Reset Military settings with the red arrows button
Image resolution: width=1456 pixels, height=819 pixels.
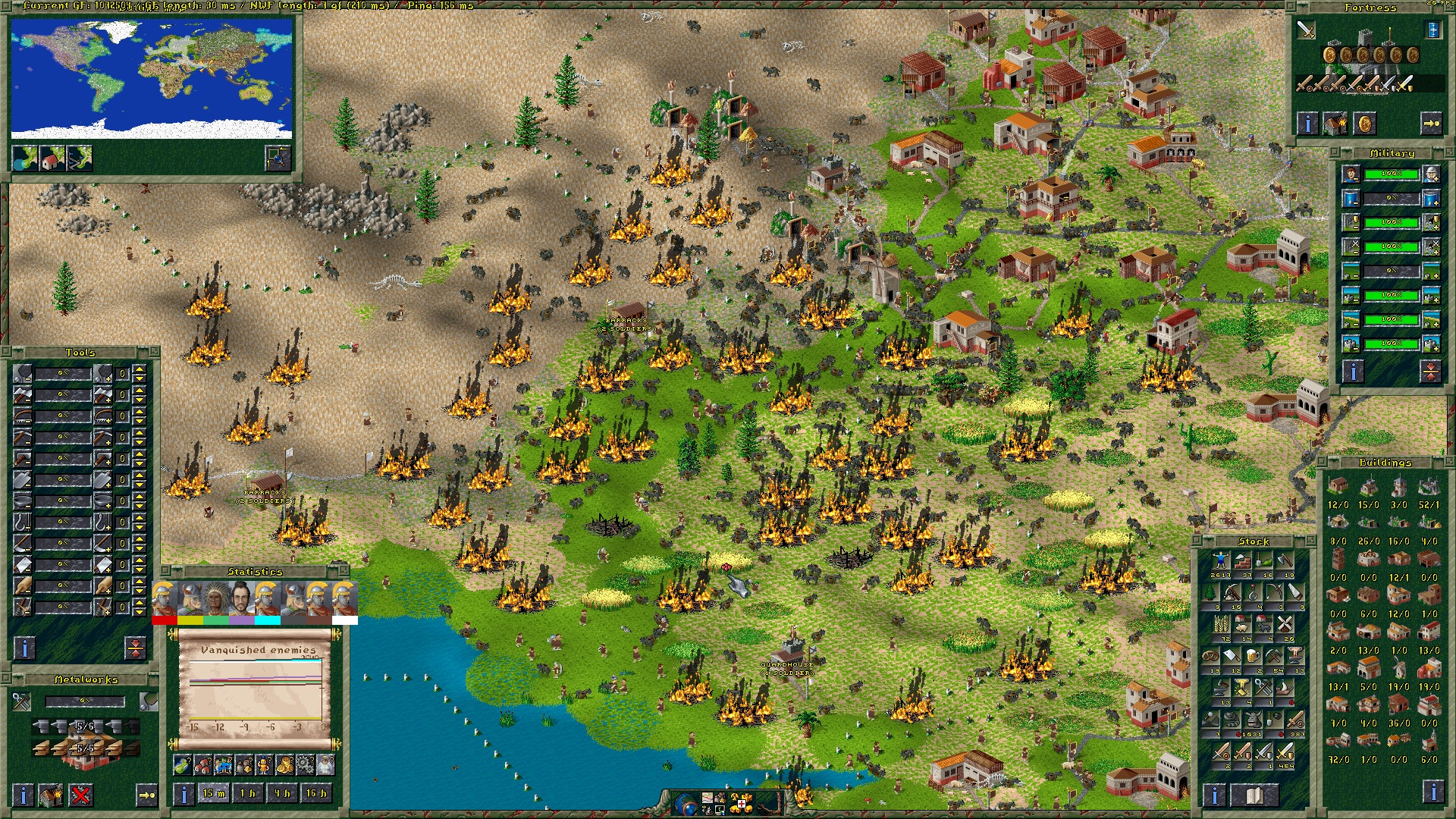tap(1430, 372)
